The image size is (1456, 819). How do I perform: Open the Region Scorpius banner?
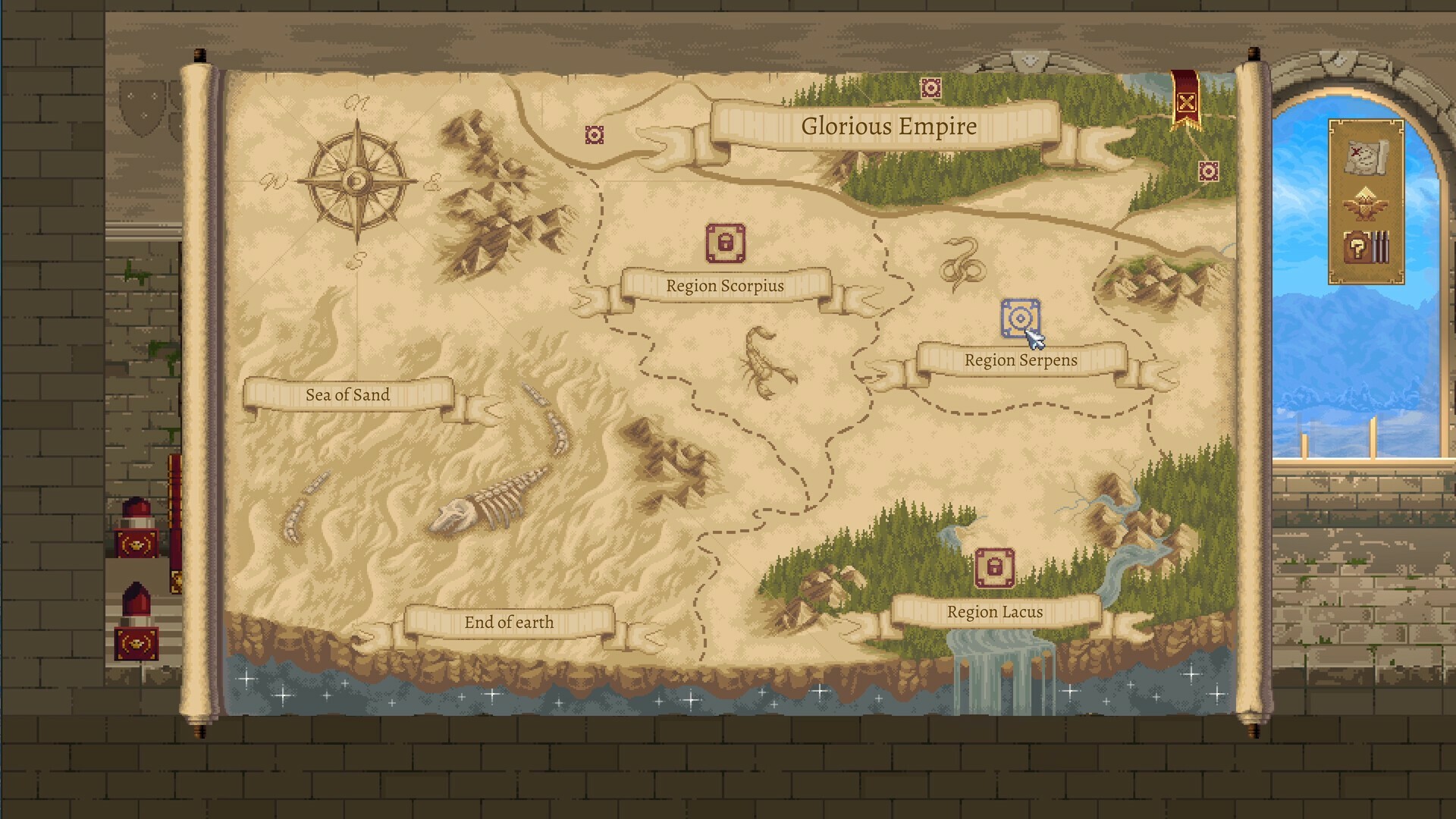click(724, 286)
